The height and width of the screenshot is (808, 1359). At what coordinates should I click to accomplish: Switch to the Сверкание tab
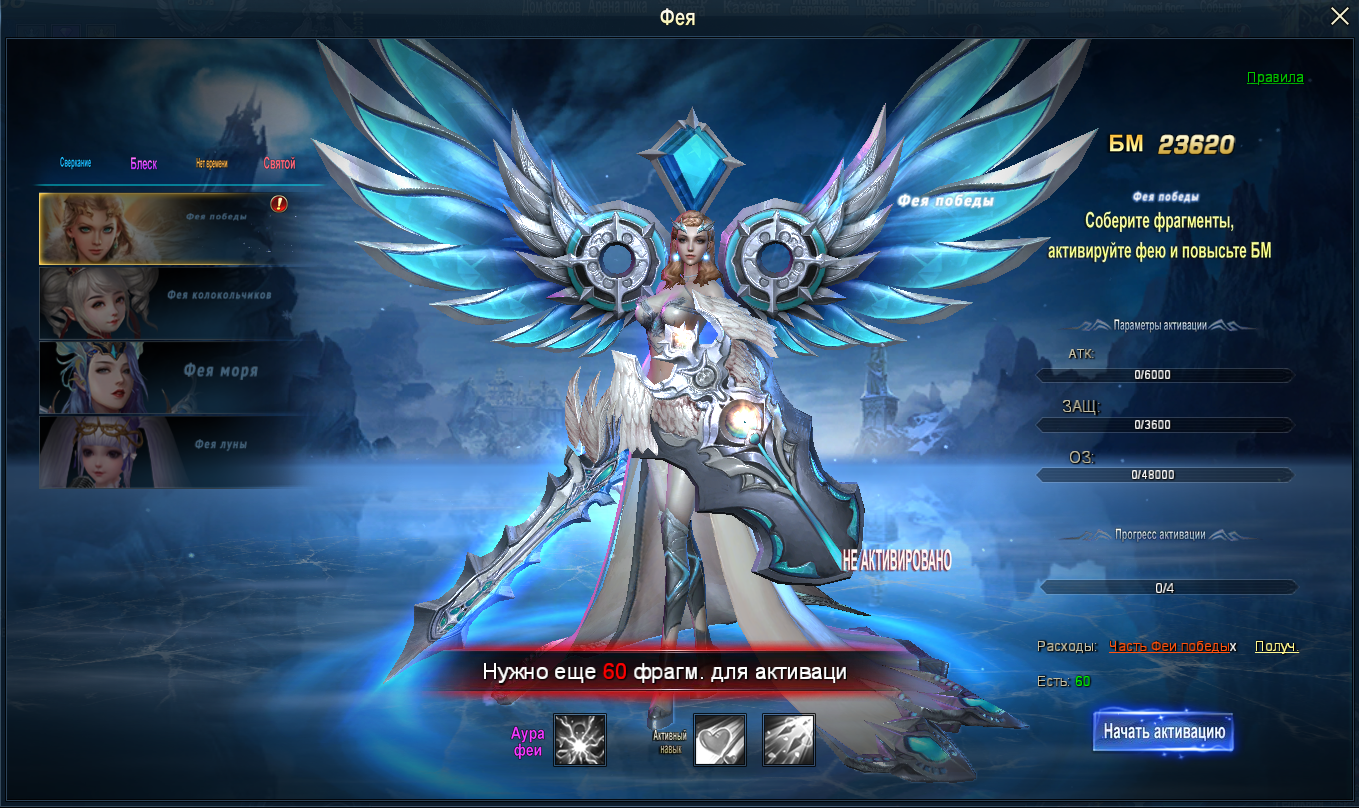[75, 163]
